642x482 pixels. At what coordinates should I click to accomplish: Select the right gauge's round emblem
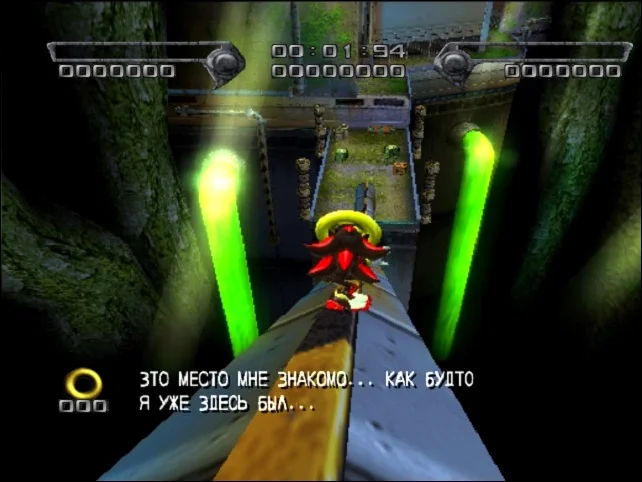454,62
